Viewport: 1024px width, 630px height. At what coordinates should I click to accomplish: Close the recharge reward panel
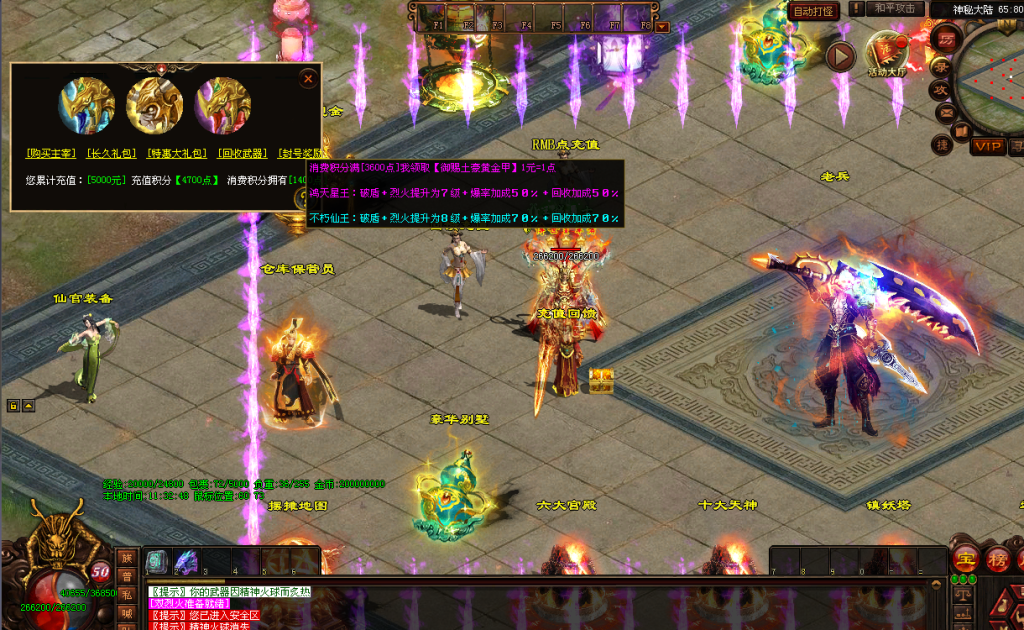click(x=308, y=78)
